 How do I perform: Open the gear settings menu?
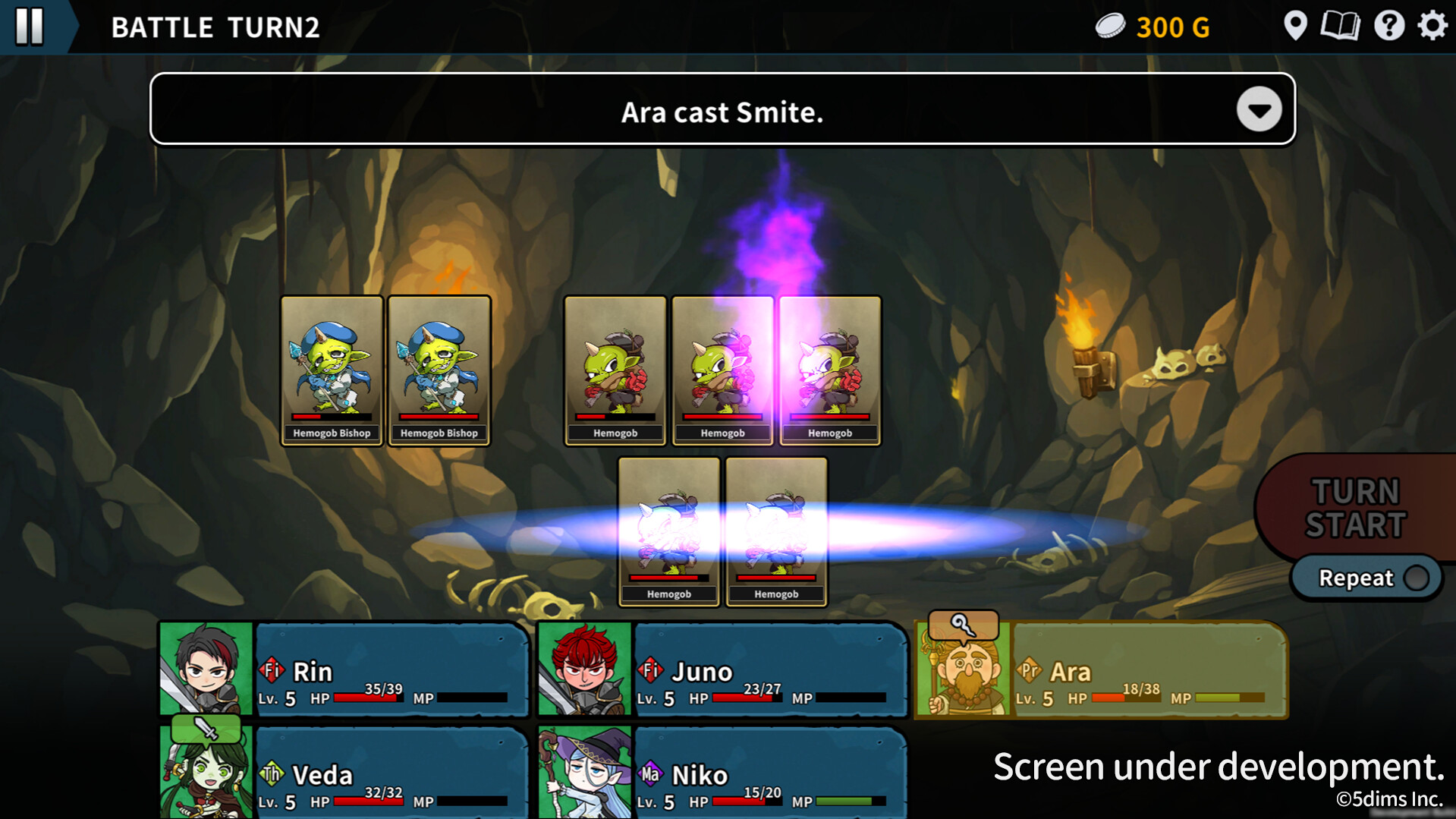click(1432, 27)
